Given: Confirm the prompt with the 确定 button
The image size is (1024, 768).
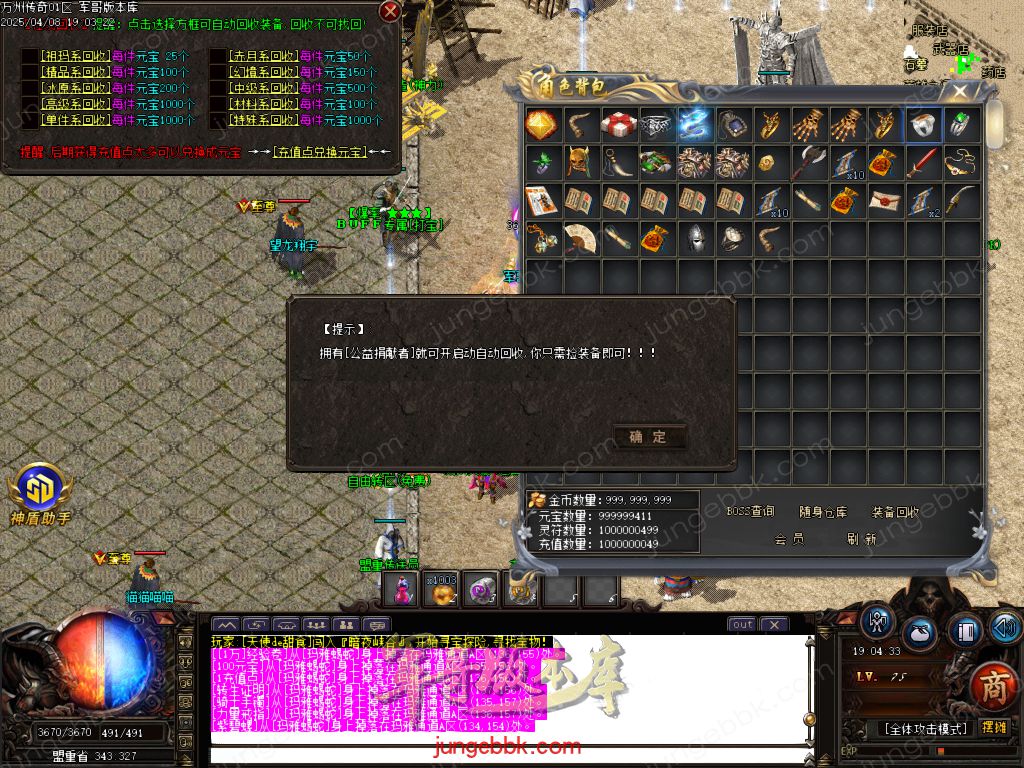Looking at the screenshot, I should pos(648,437).
